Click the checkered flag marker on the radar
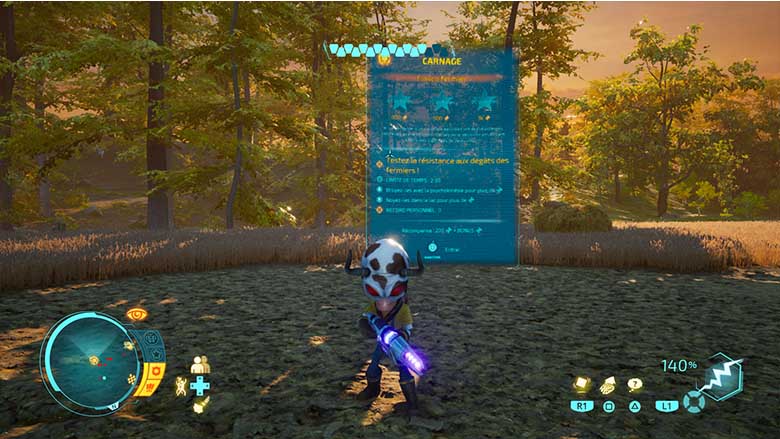 pos(130,378)
